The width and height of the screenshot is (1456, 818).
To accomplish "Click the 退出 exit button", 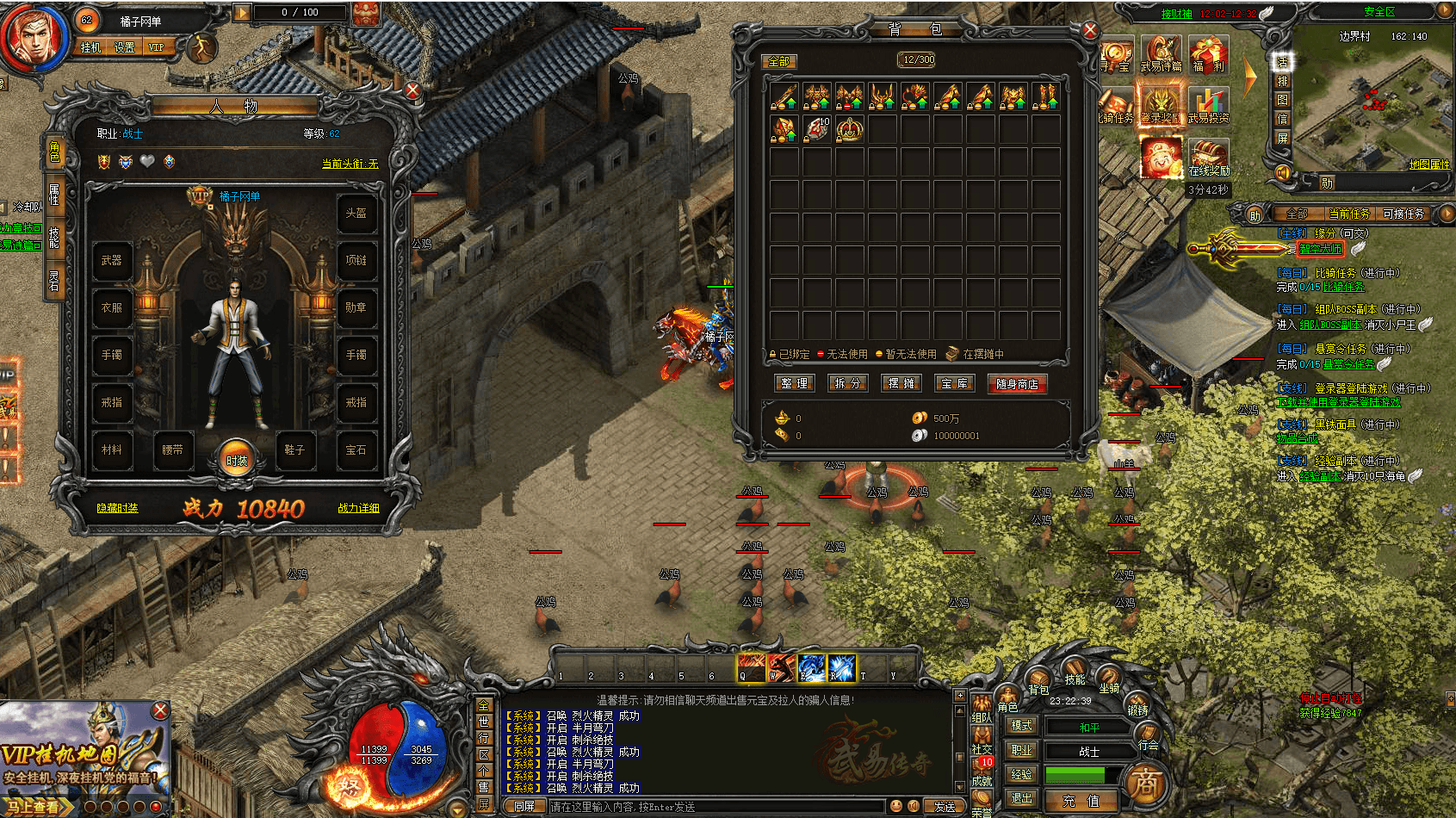I will pos(1021,799).
